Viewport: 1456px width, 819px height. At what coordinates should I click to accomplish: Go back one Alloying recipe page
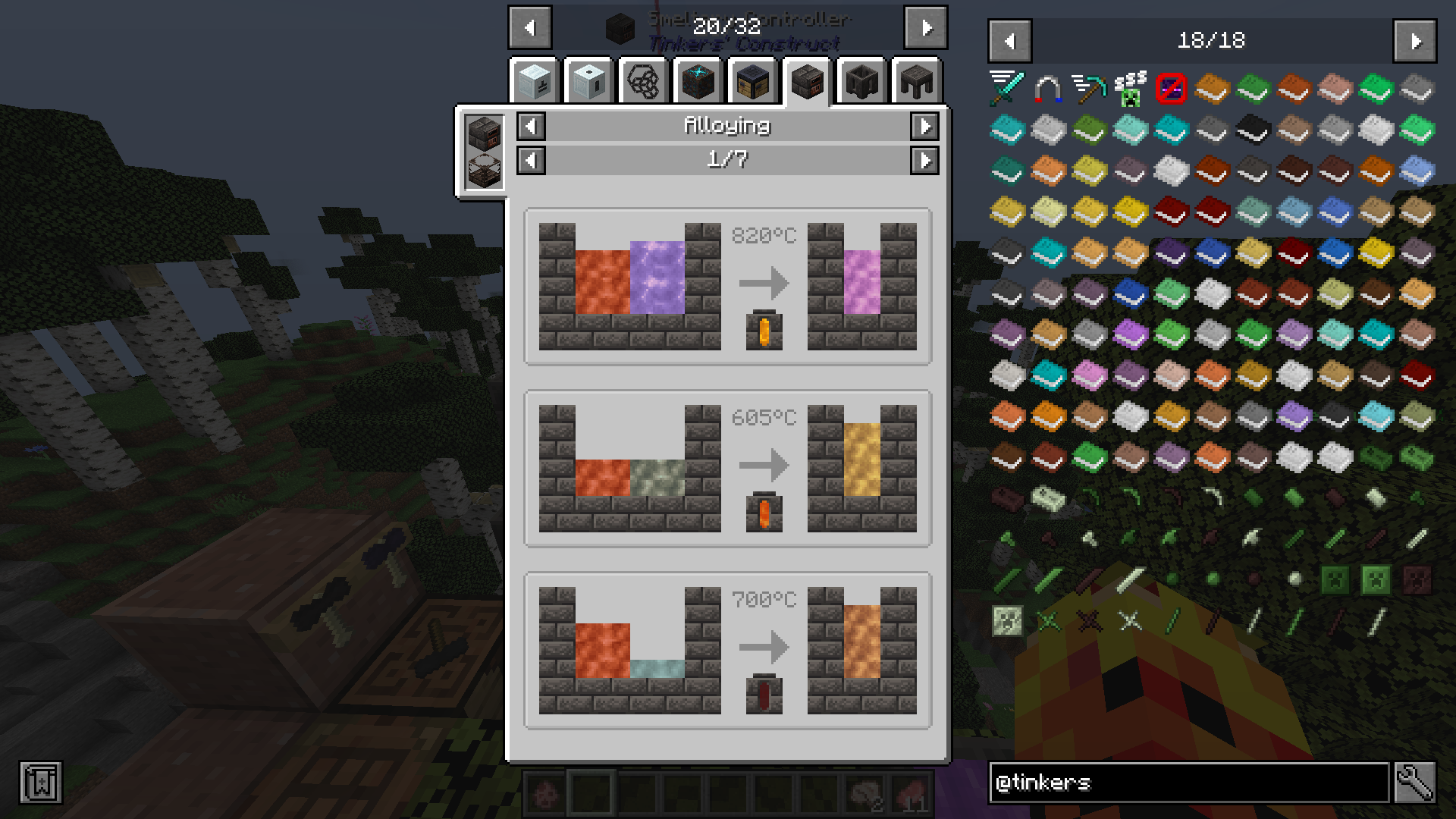[x=529, y=160]
